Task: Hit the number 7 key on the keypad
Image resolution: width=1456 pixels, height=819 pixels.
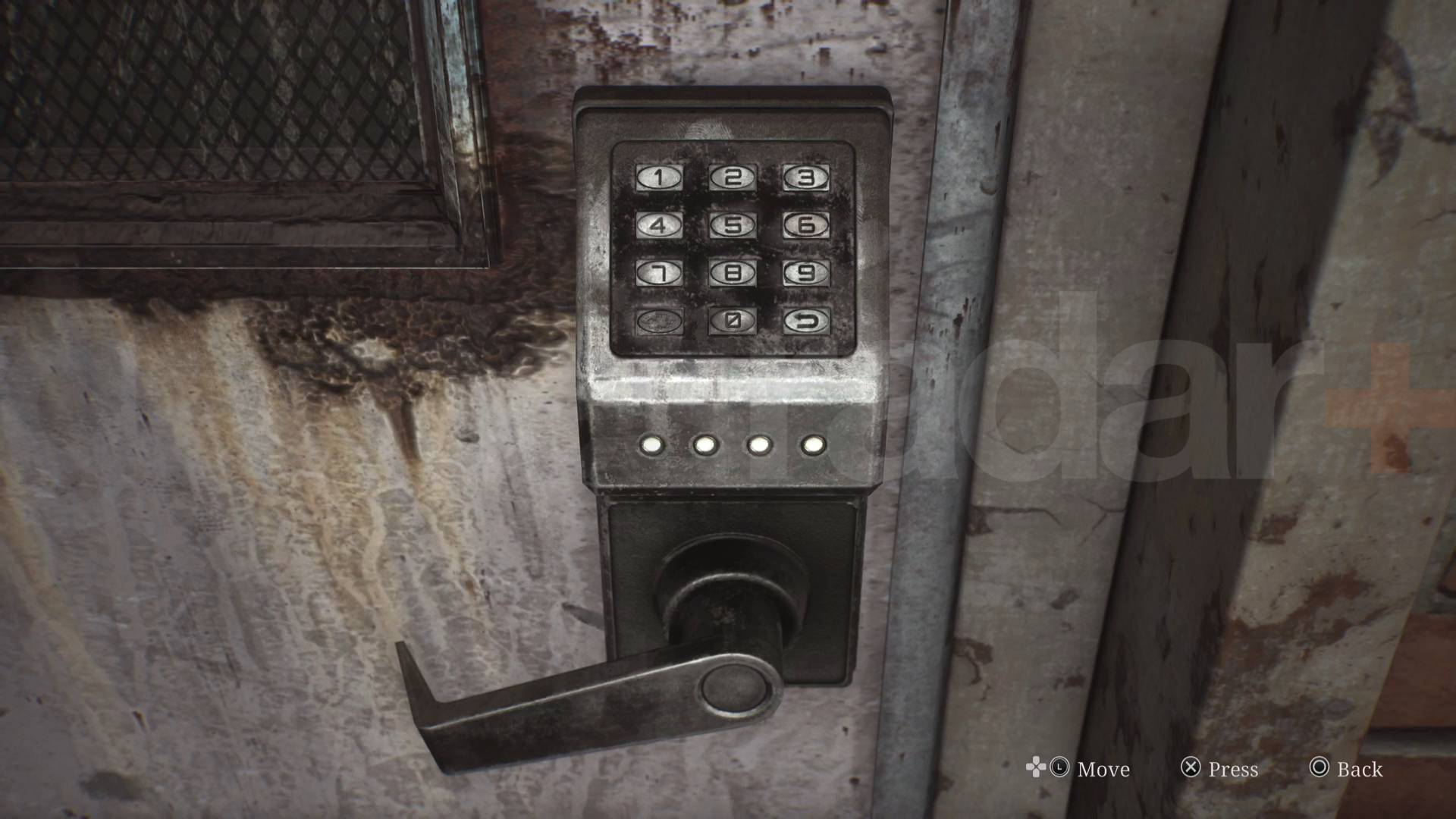Action: tap(659, 273)
